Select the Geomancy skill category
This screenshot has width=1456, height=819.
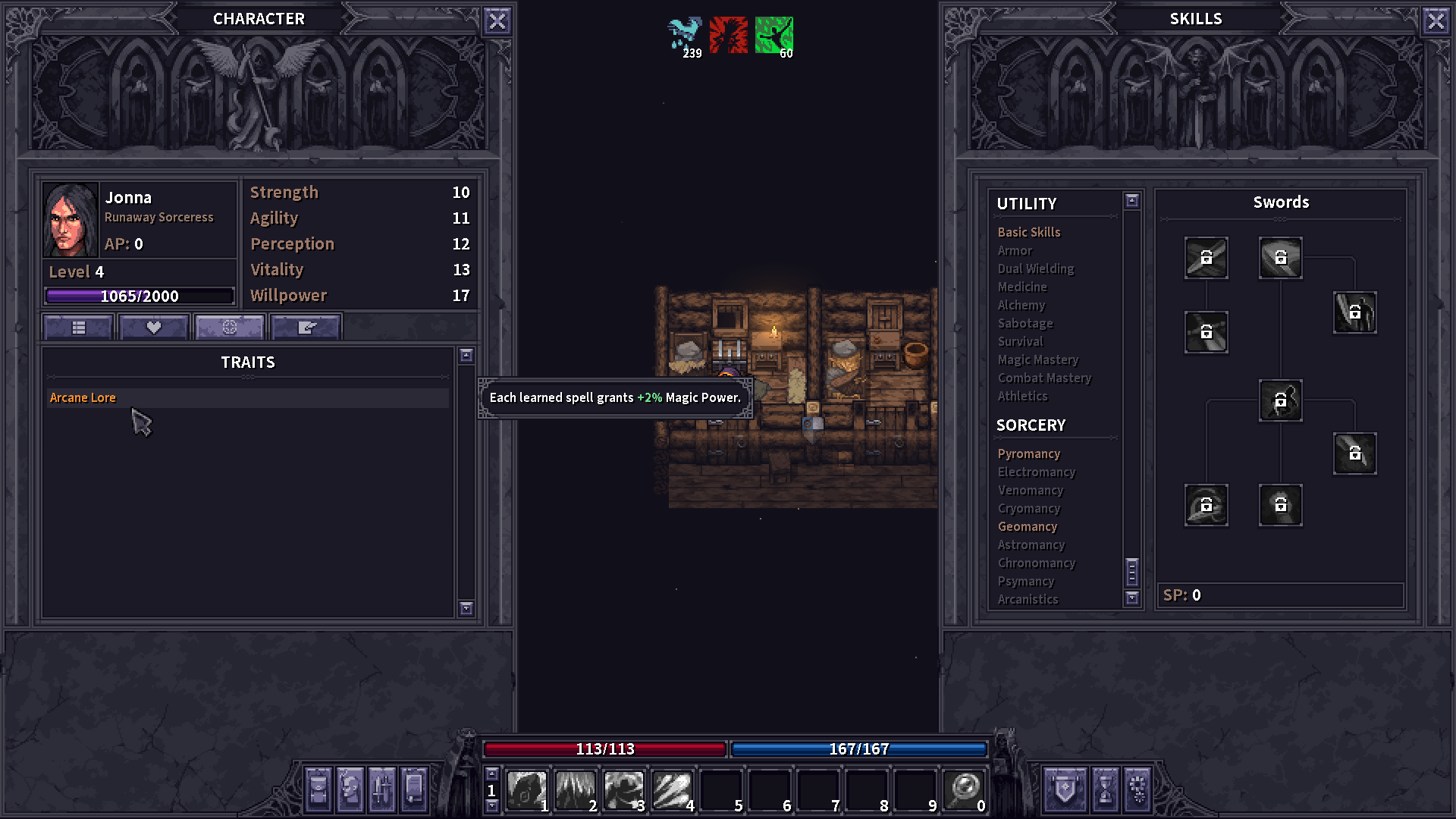(x=1028, y=526)
